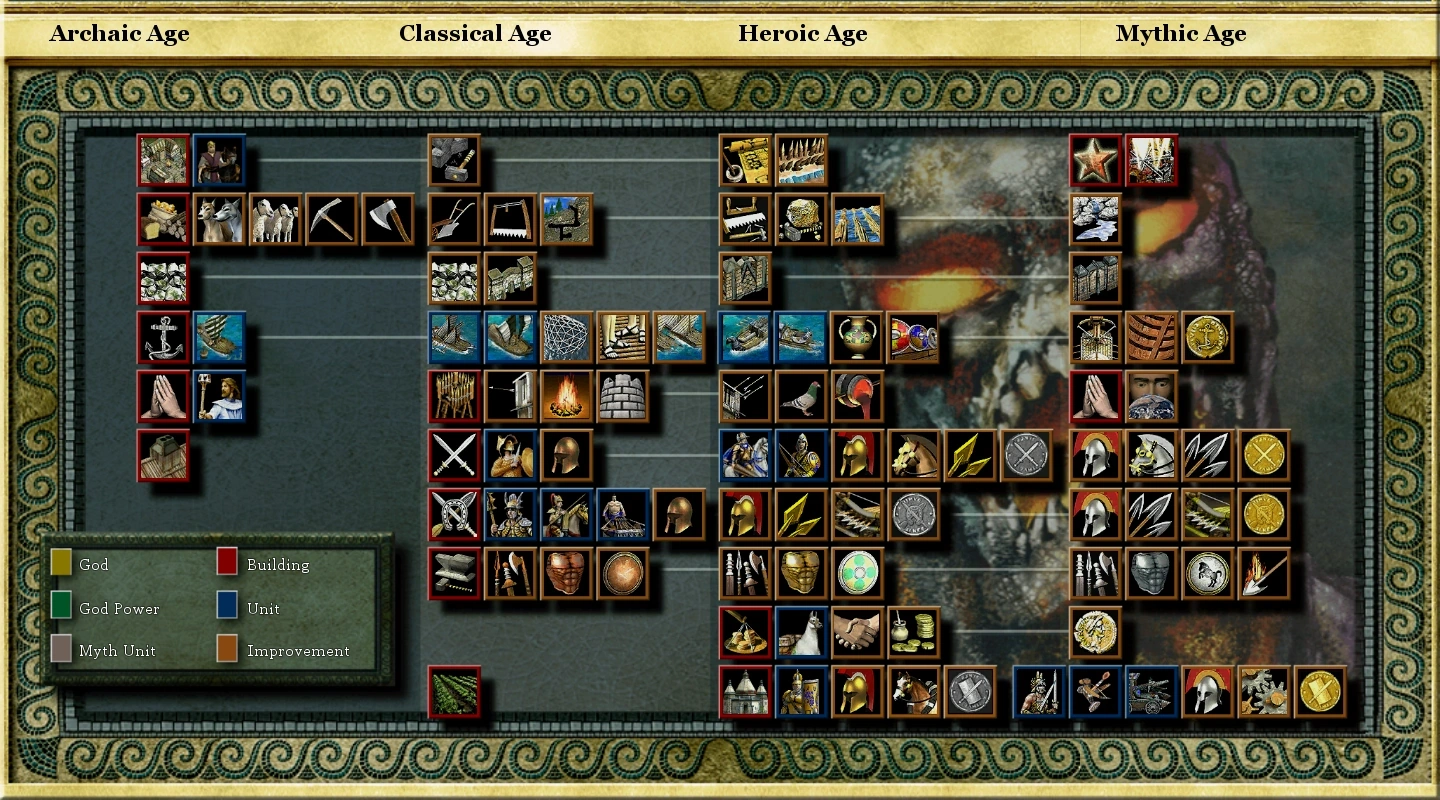Select the anchor Dock building icon
1440x800 pixels.
click(x=163, y=336)
